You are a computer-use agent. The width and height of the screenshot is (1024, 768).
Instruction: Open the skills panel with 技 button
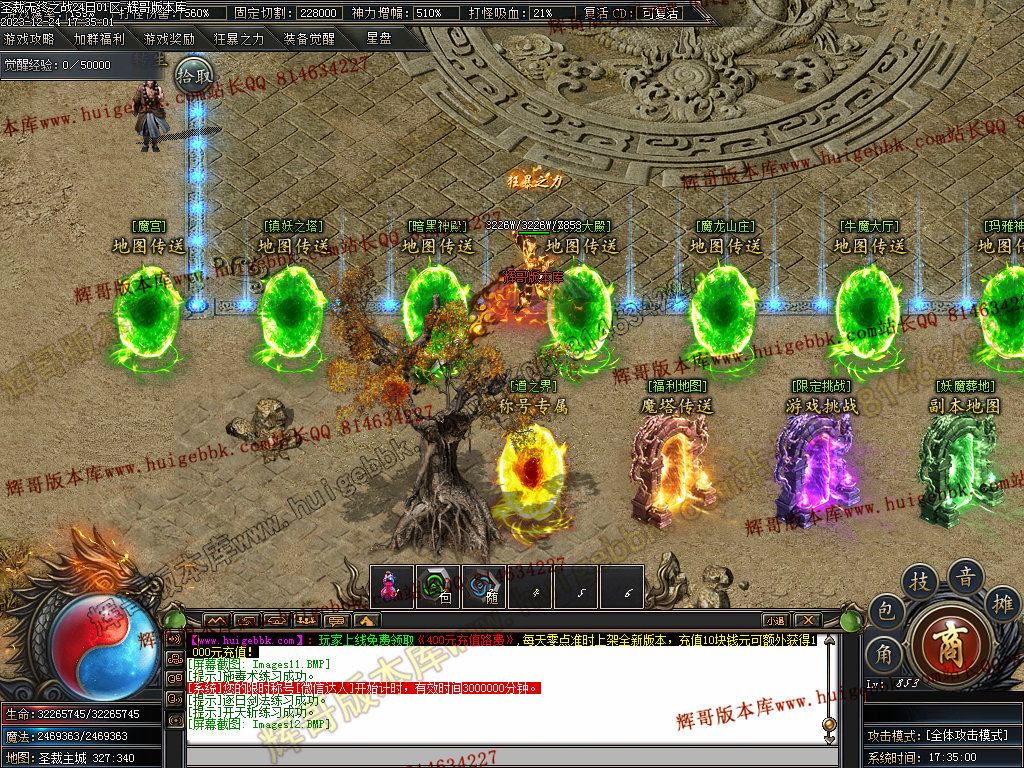(x=919, y=581)
